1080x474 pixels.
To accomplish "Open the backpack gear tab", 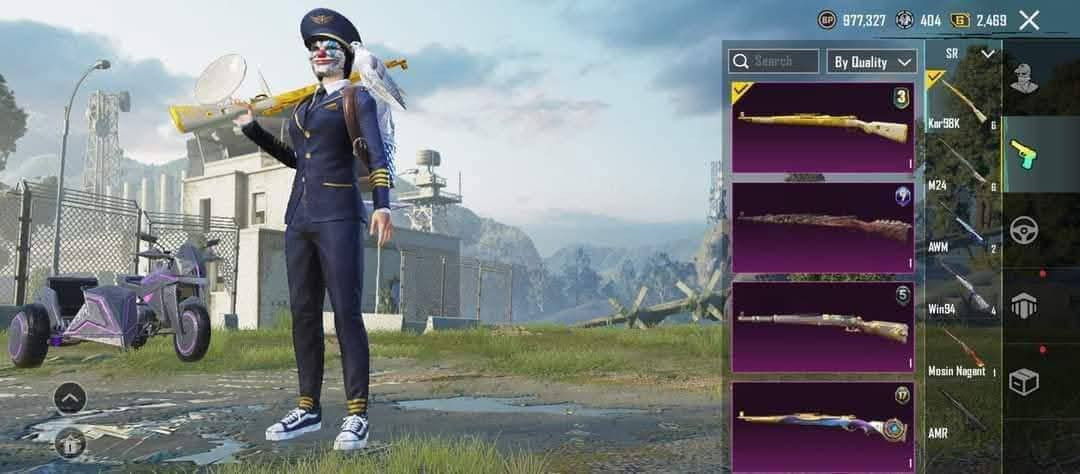I will (1024, 306).
